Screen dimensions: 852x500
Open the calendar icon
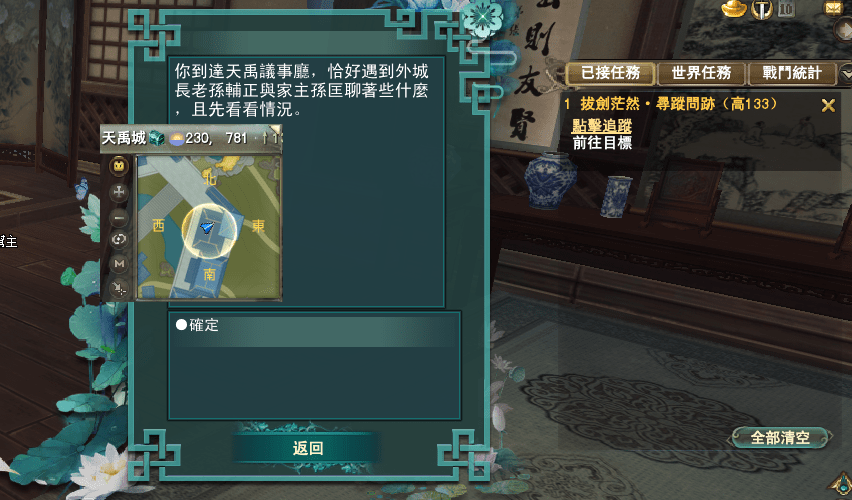[786, 9]
